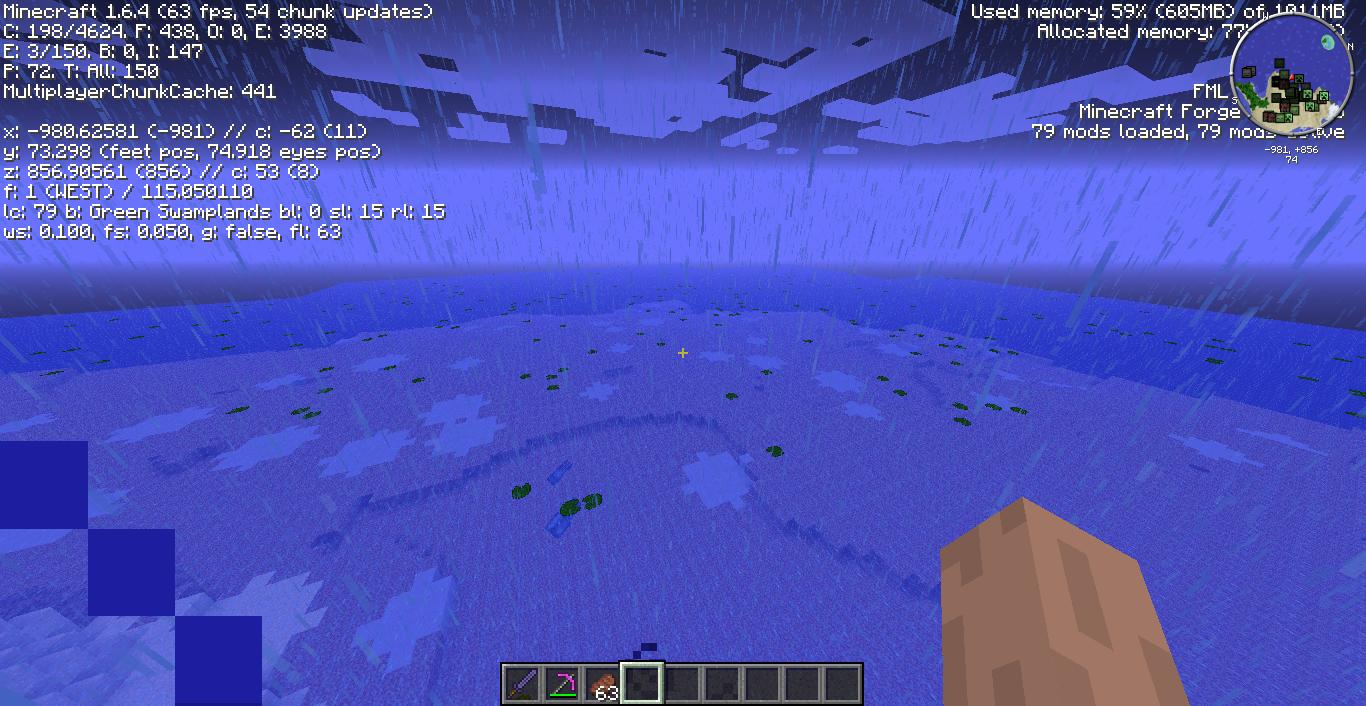
Task: Choose the 63-item stack slot
Action: 602,684
